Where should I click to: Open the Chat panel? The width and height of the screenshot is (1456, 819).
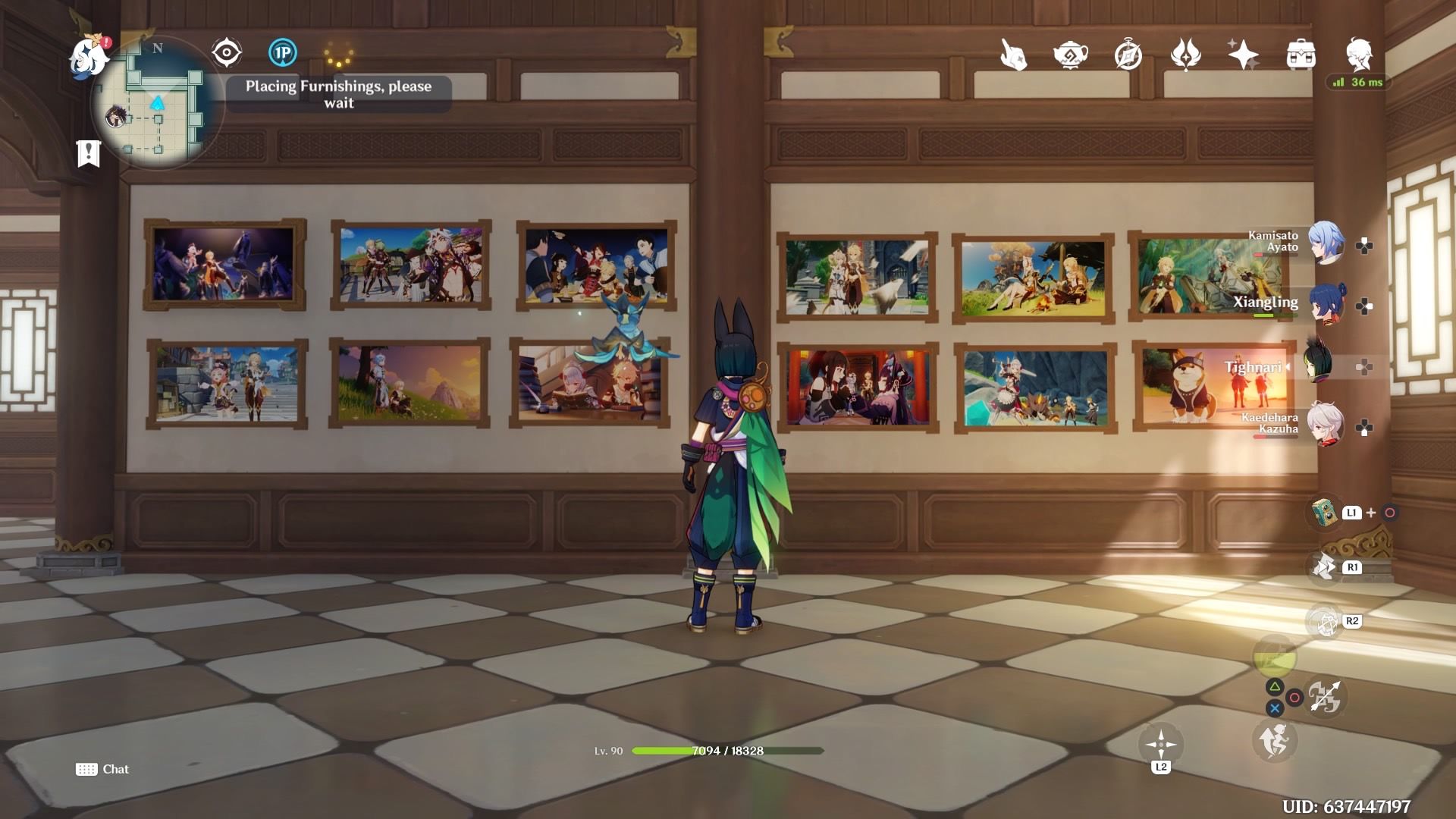tap(102, 769)
